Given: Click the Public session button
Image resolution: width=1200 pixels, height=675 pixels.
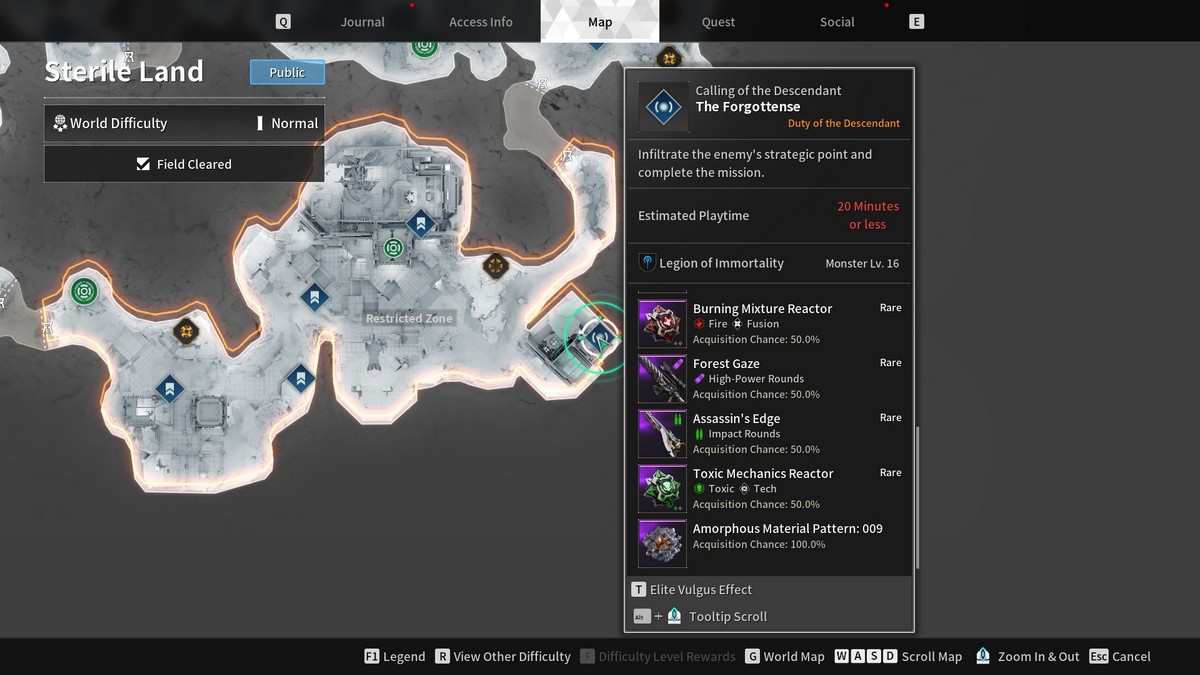Looking at the screenshot, I should click(287, 72).
